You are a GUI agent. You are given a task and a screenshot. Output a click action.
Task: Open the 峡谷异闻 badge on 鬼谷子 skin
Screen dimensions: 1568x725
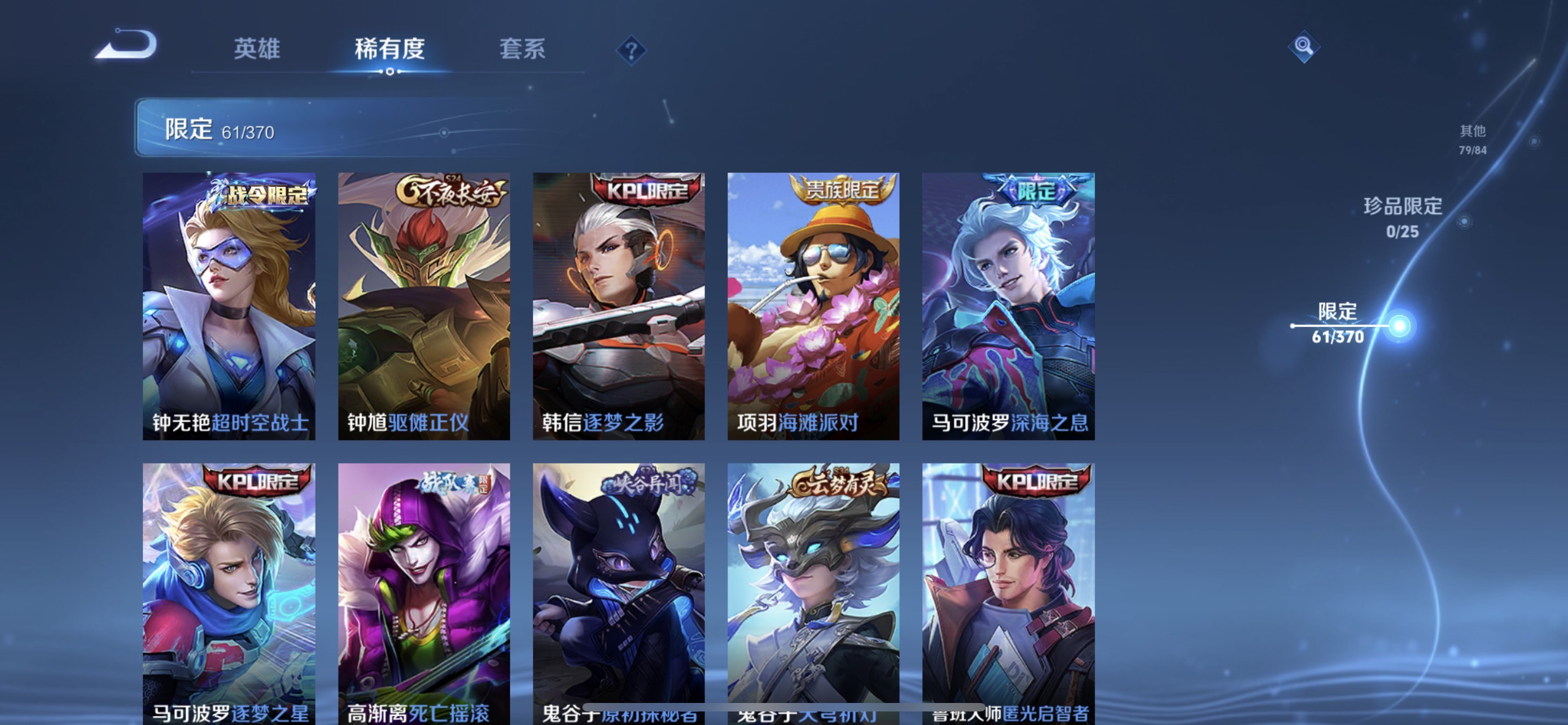(647, 482)
